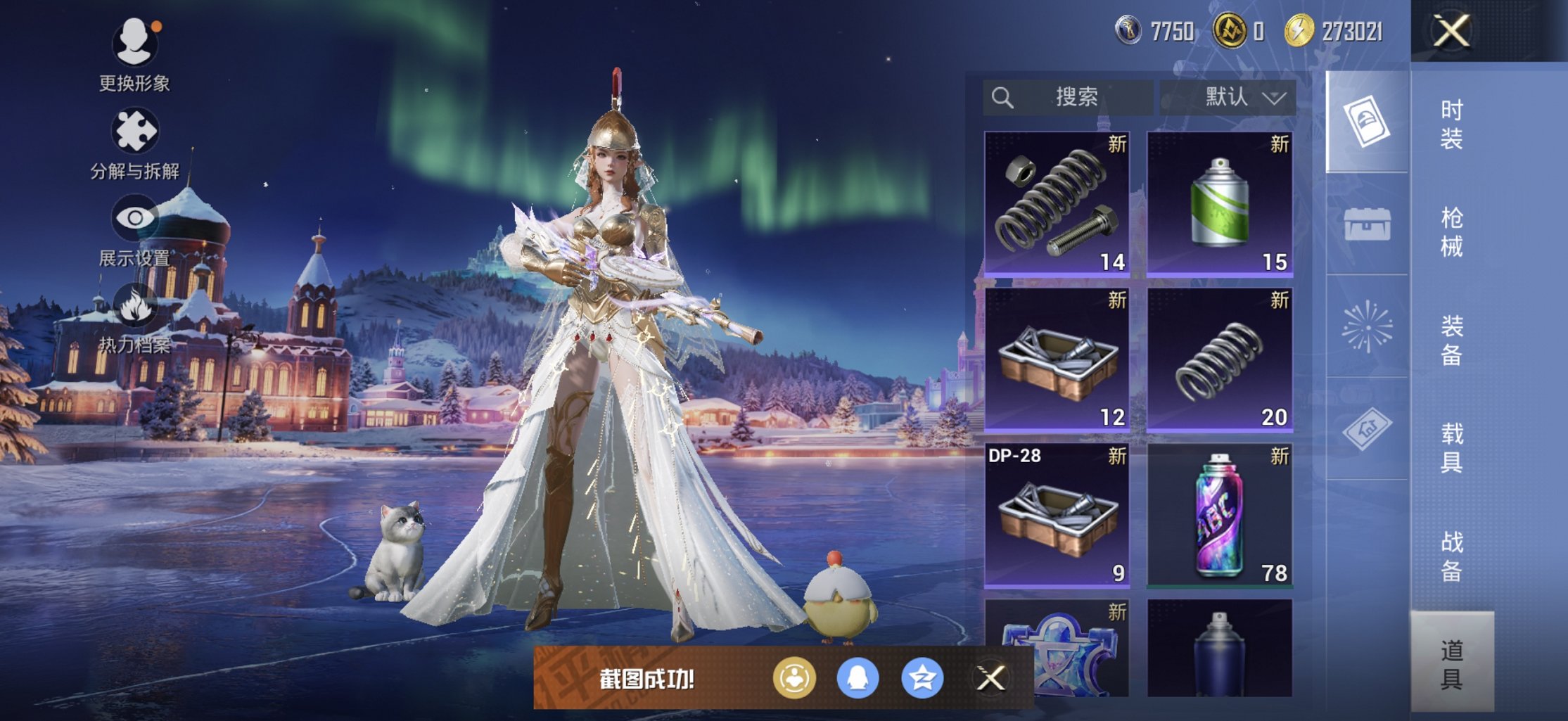Switch to 枪械 firearms tab

(x=1452, y=232)
